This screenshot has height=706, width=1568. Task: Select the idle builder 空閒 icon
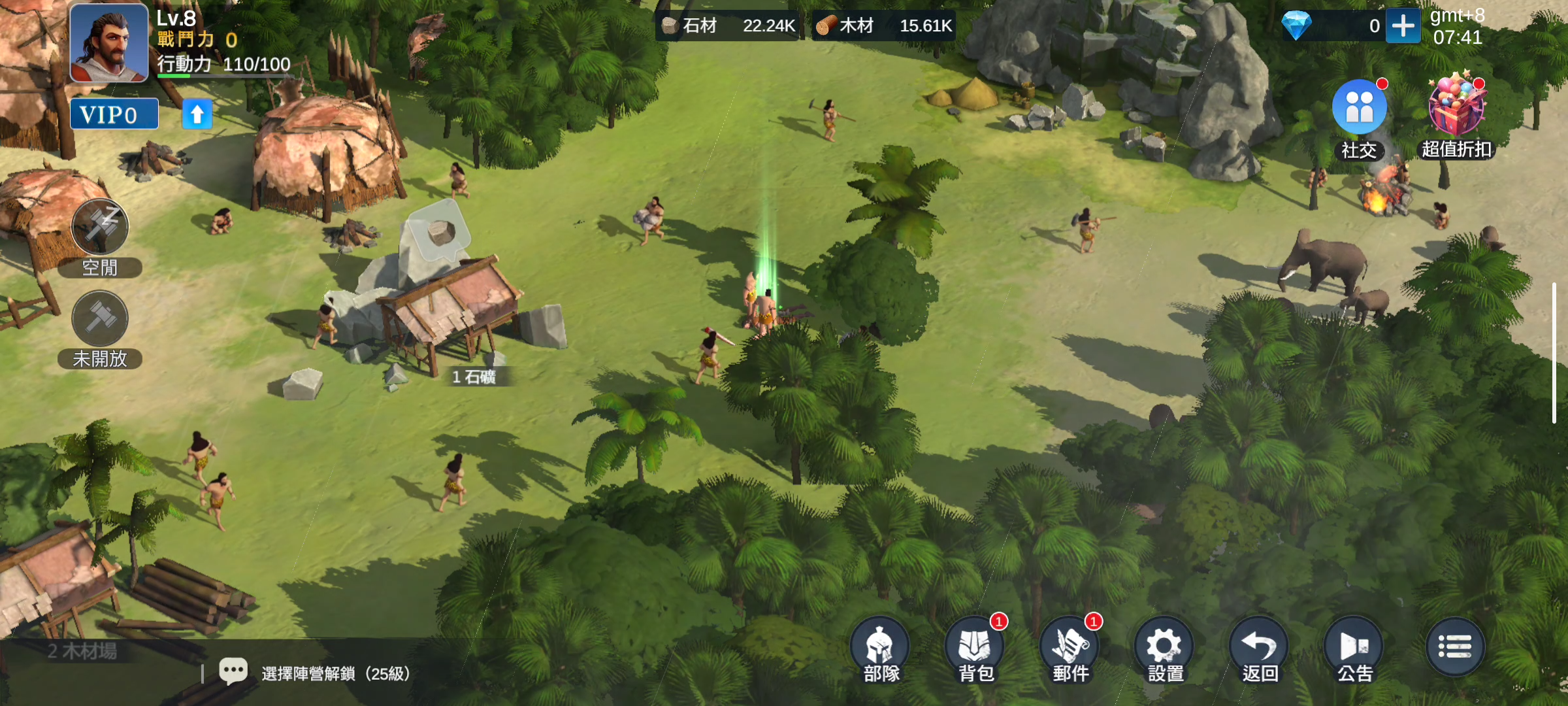click(x=100, y=227)
